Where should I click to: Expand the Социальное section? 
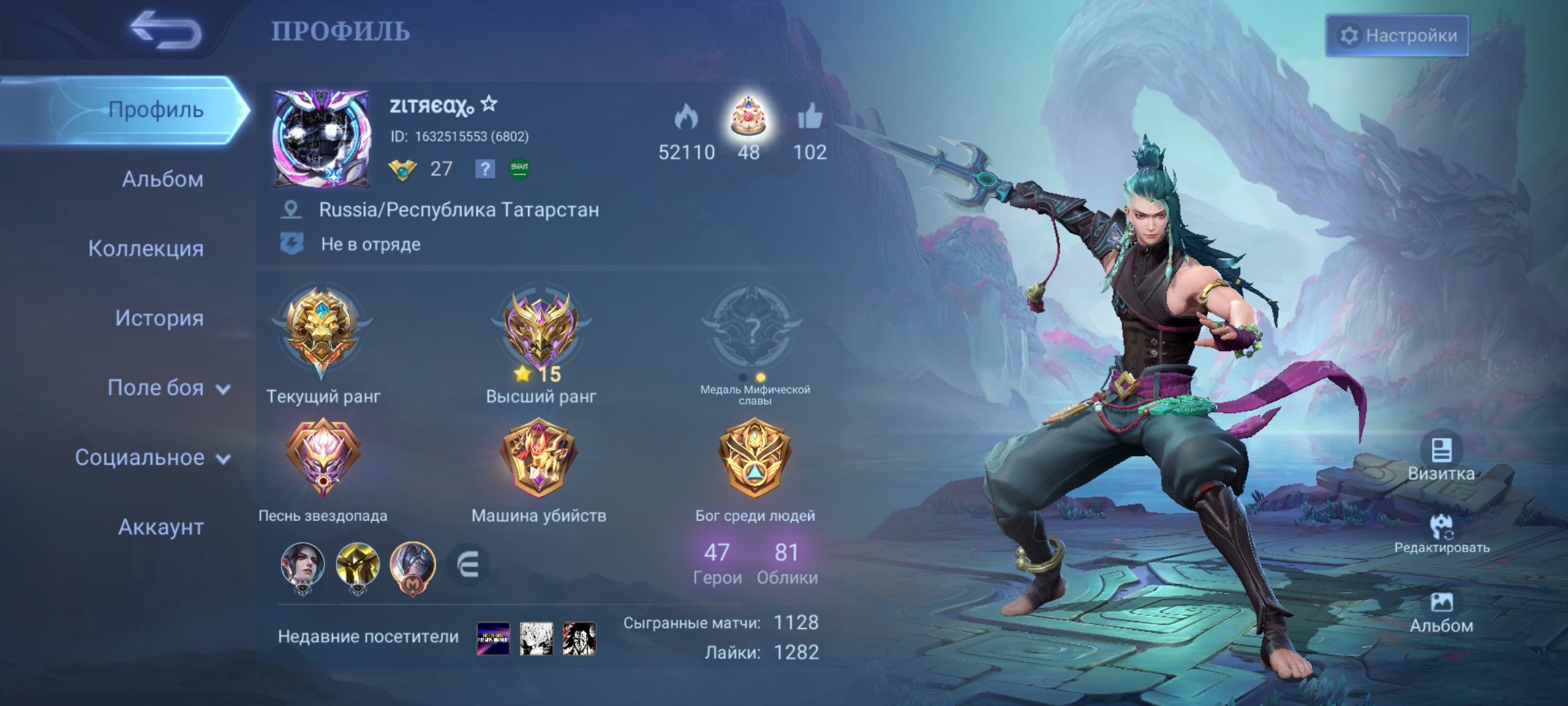tap(152, 458)
